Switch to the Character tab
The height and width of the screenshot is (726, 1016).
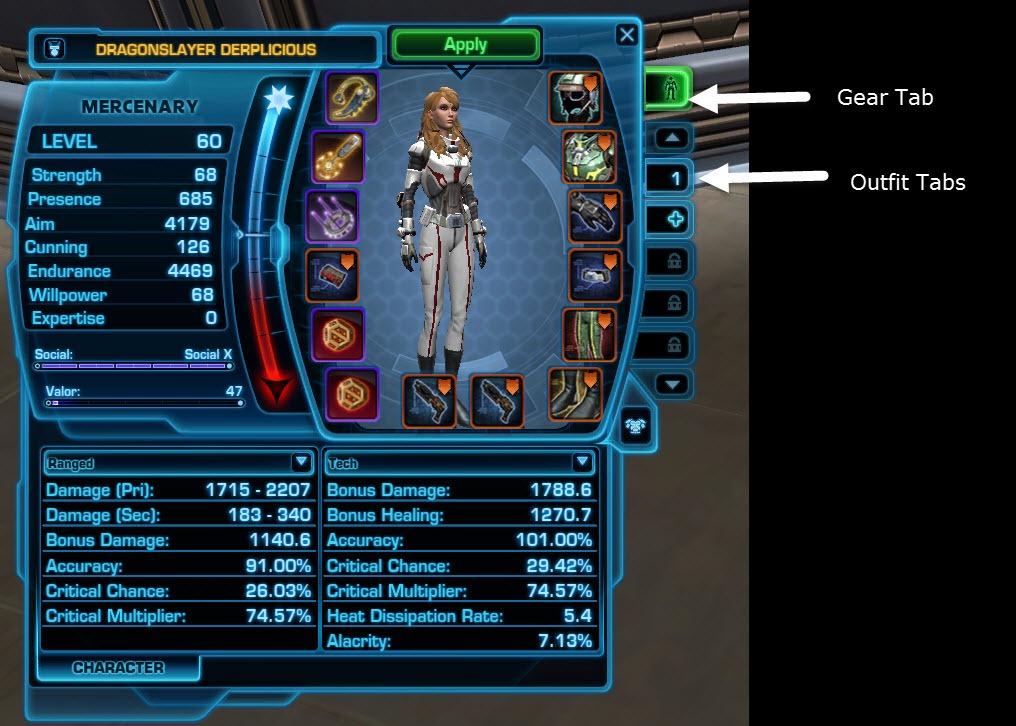pyautogui.click(x=118, y=668)
